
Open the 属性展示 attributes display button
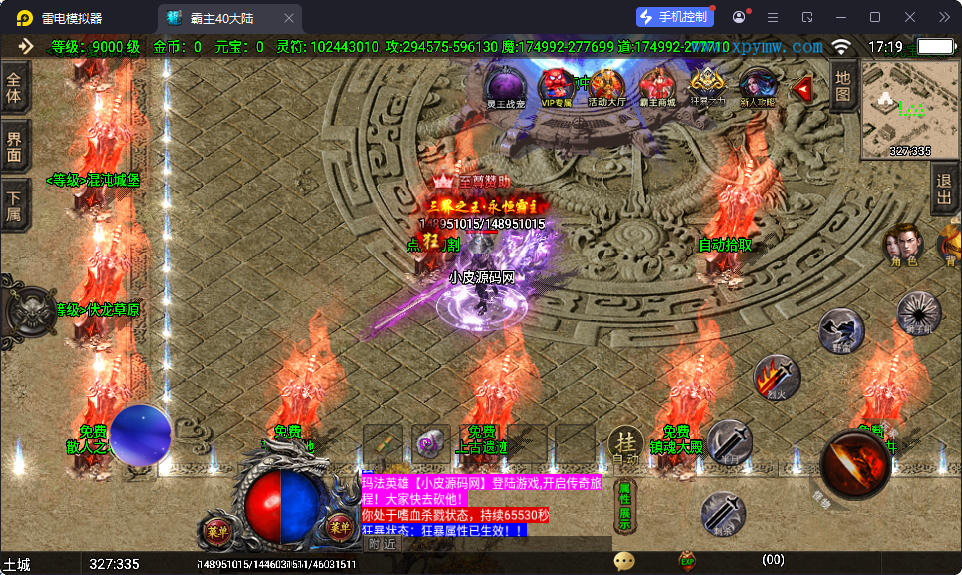click(624, 506)
